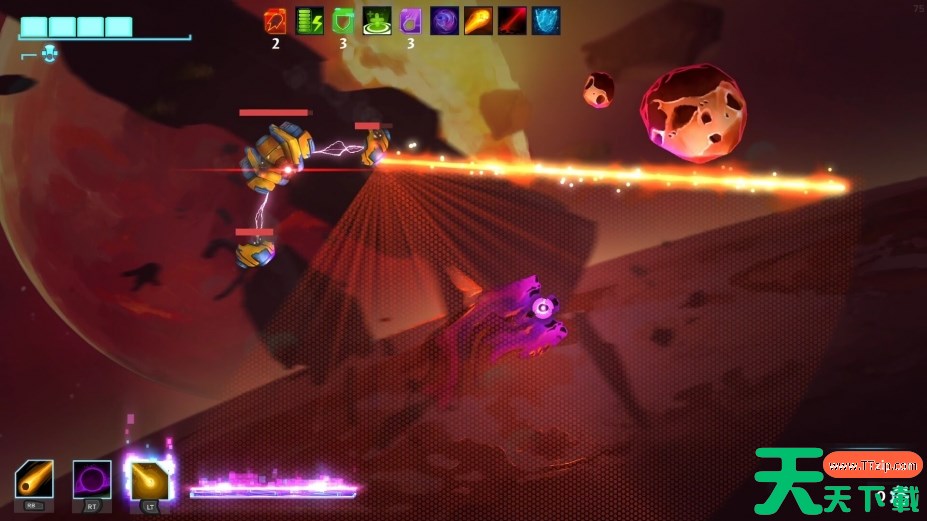Choose the orange fireball power-up icon

pos(479,21)
